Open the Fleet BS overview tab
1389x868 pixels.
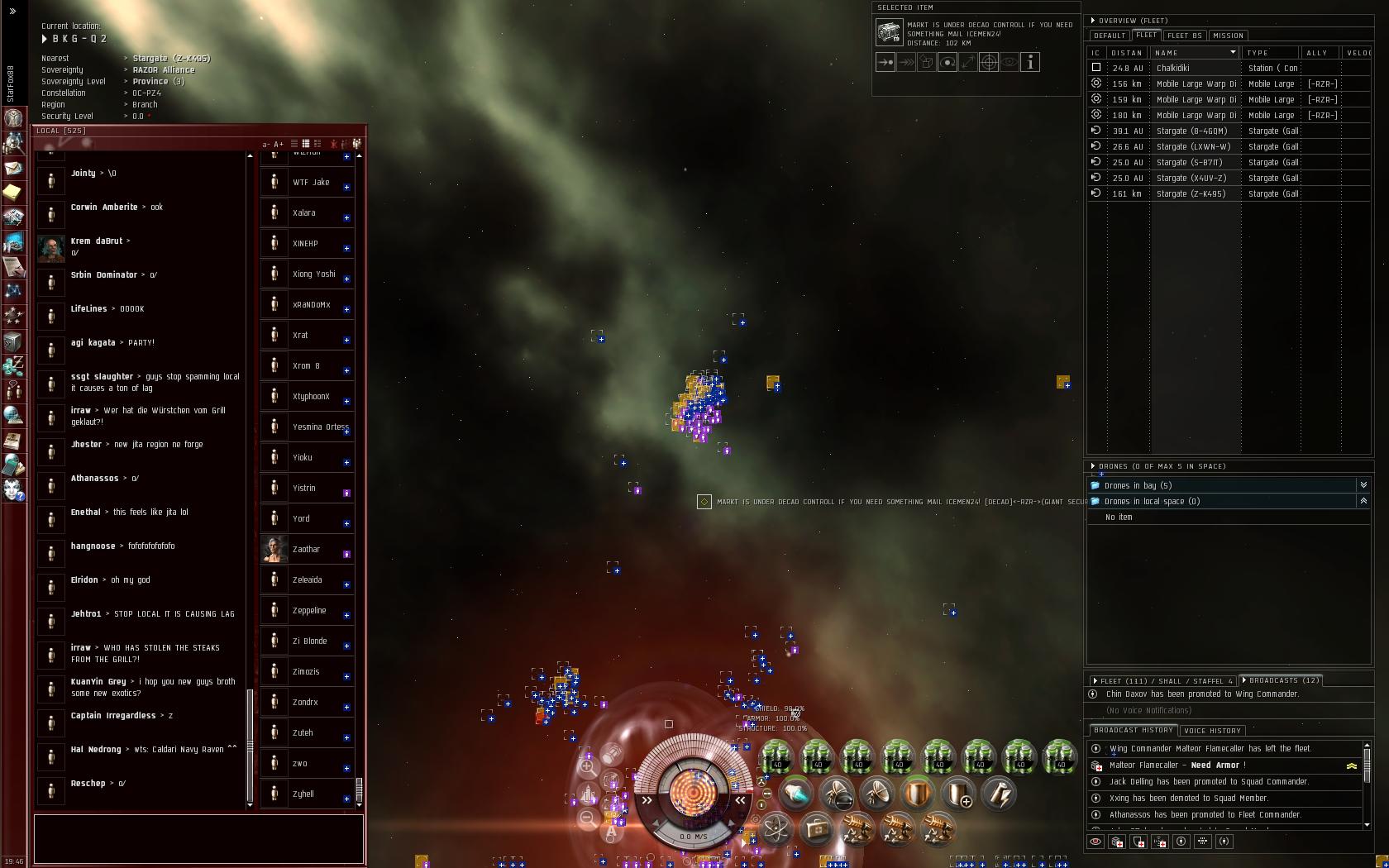pos(1184,36)
